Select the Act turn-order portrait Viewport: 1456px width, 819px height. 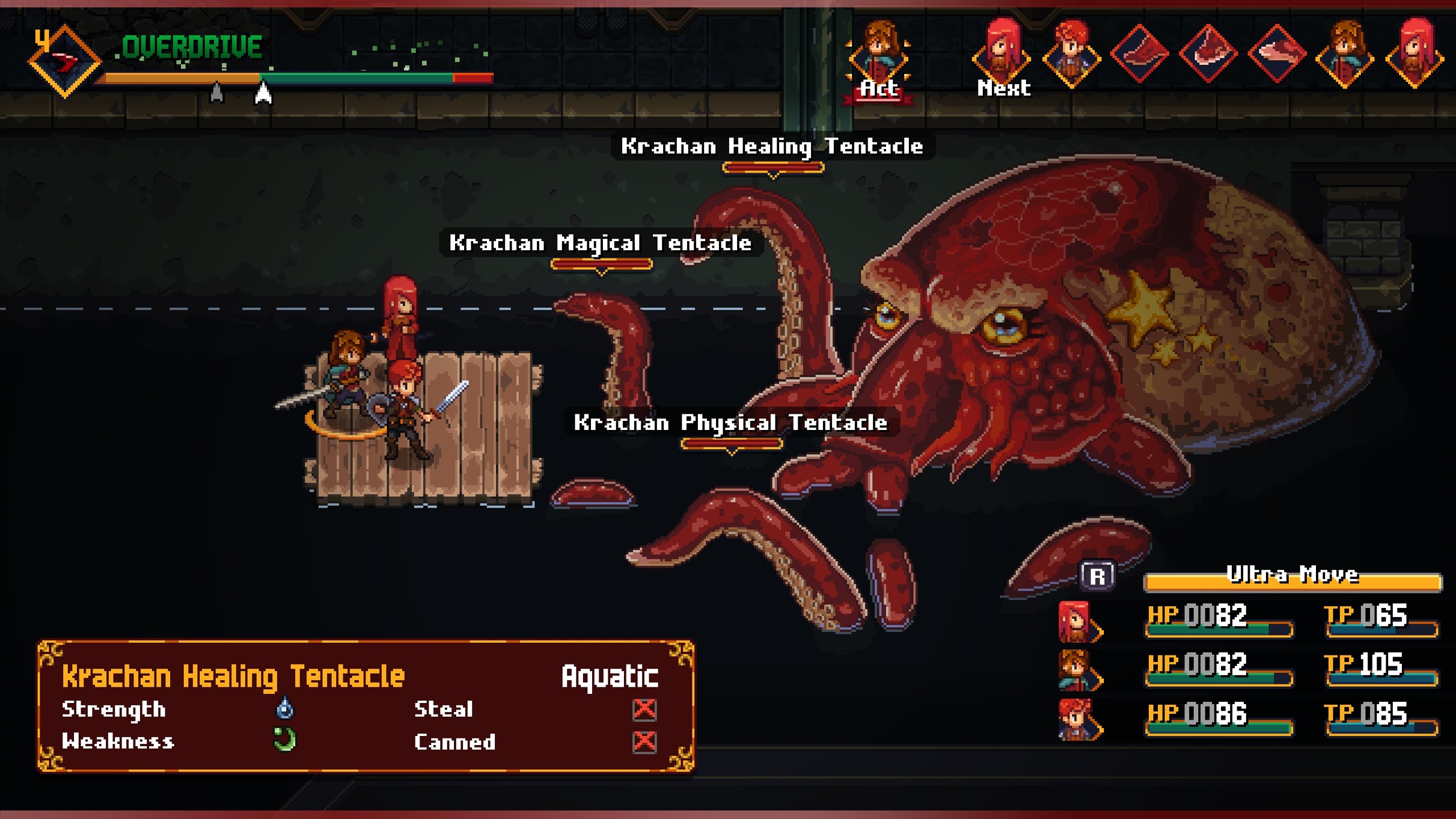tap(878, 55)
